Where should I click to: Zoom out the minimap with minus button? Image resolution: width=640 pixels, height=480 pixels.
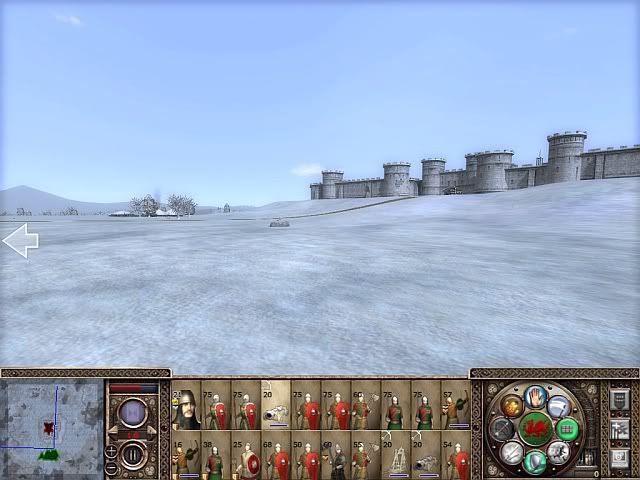pyautogui.click(x=111, y=467)
